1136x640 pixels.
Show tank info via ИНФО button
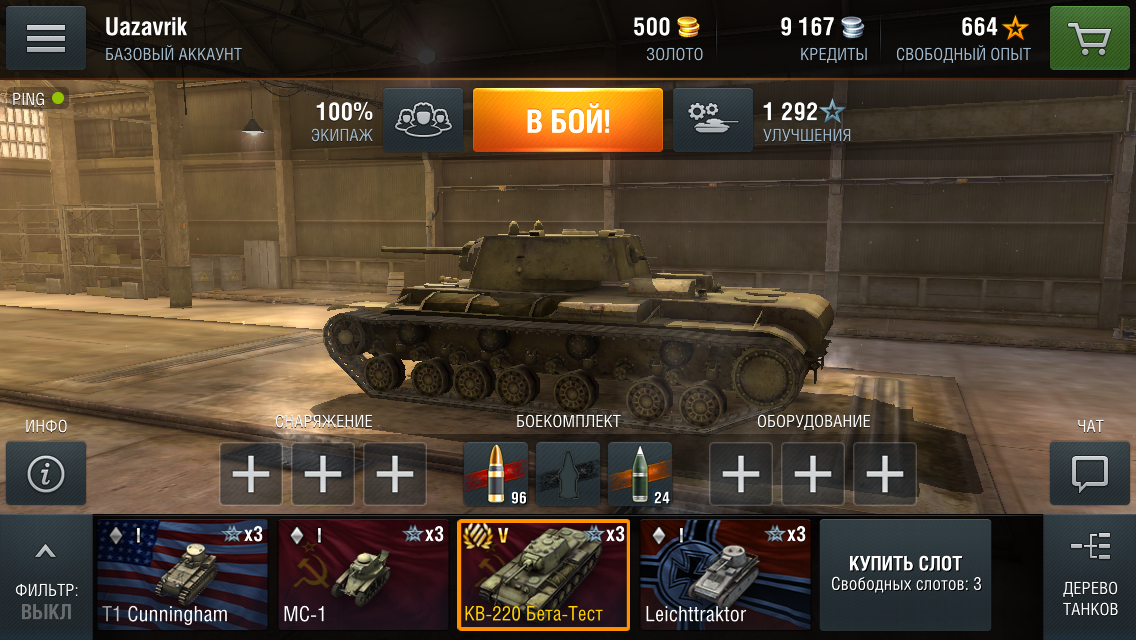(x=46, y=474)
